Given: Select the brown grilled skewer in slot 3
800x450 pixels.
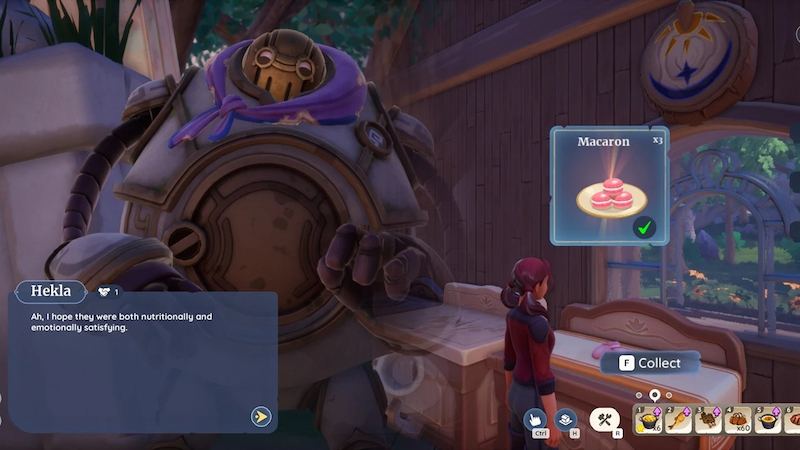Looking at the screenshot, I should 710,420.
